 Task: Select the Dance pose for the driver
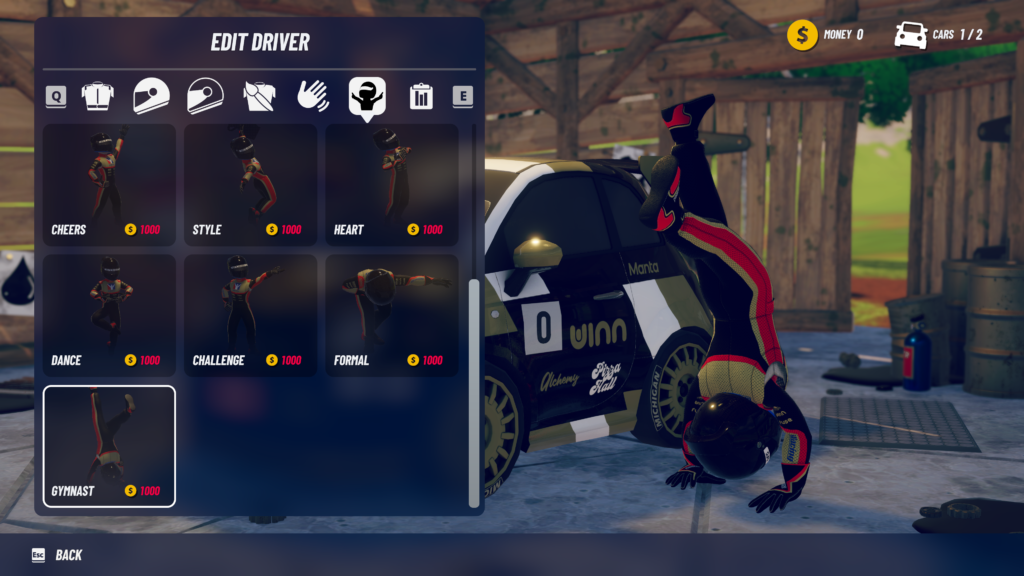(x=109, y=315)
